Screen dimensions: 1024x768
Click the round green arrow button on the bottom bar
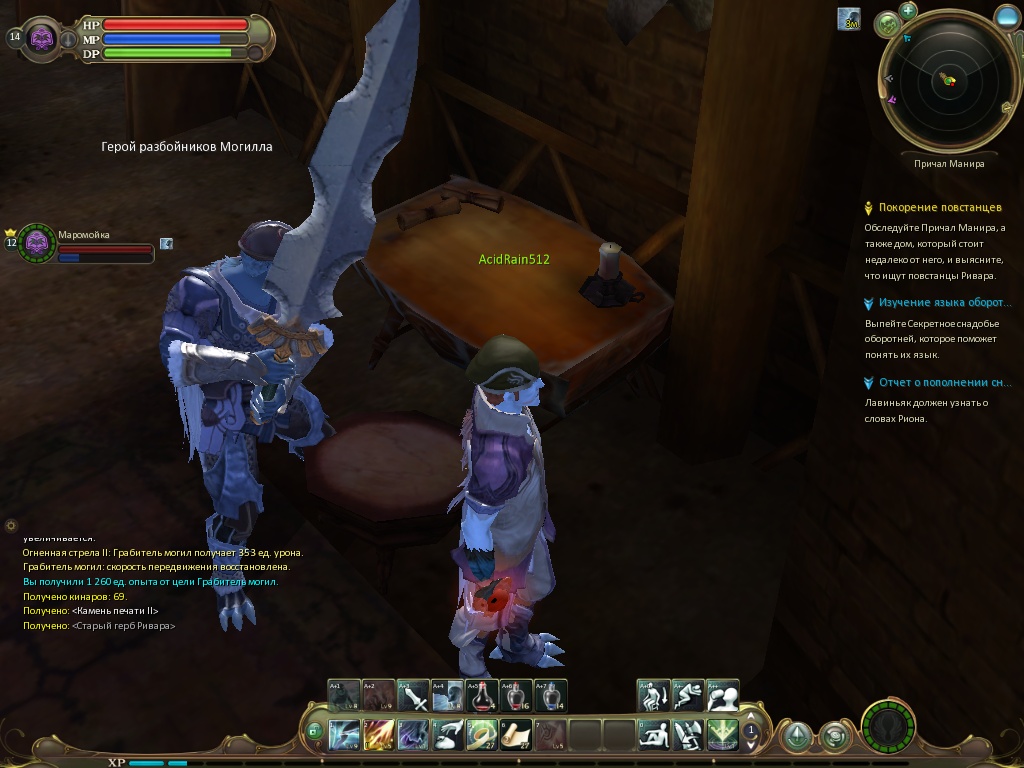[x=797, y=737]
